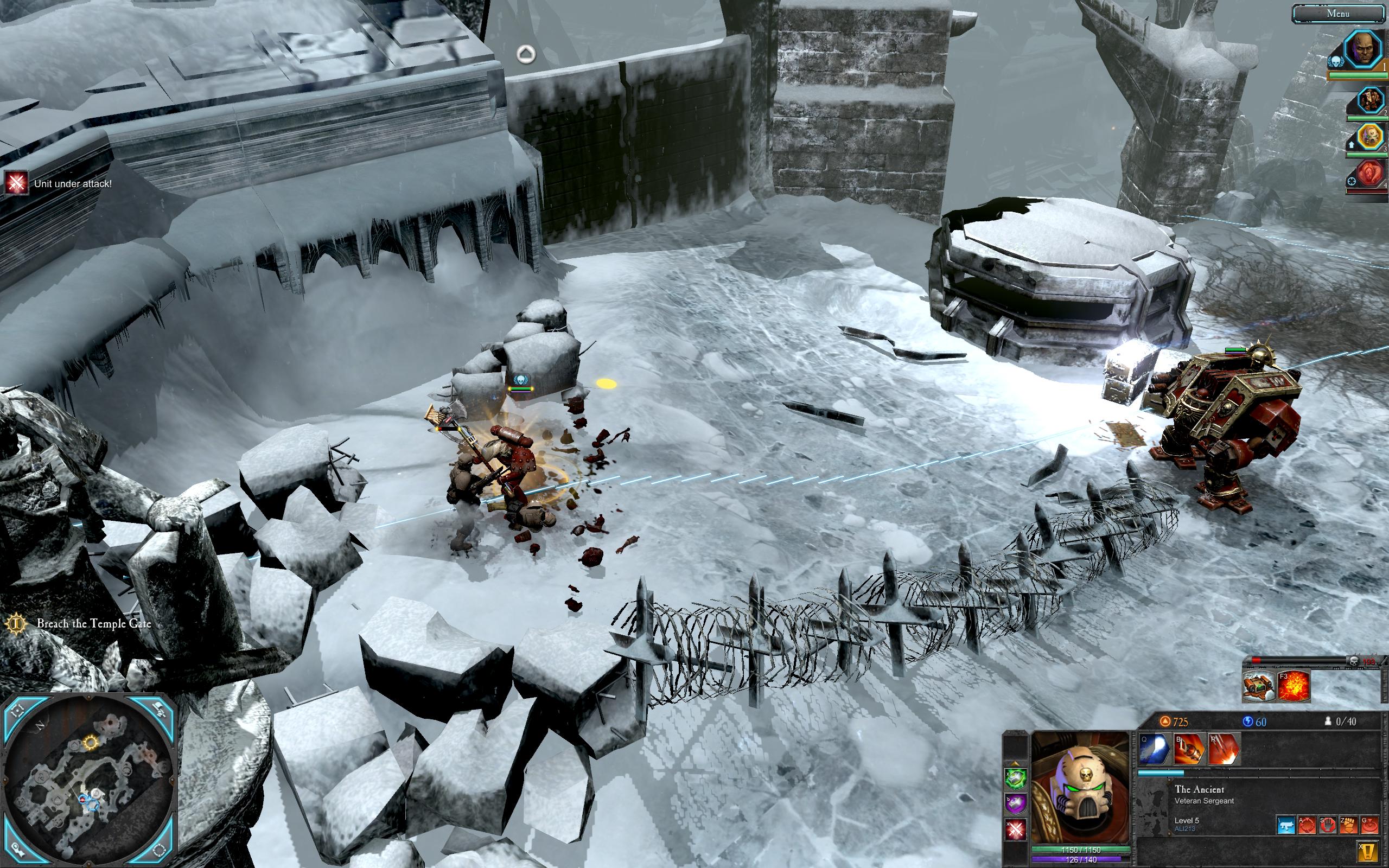Image resolution: width=1389 pixels, height=868 pixels.
Task: Select the red squad portrait numbered 4
Action: pos(1370,174)
